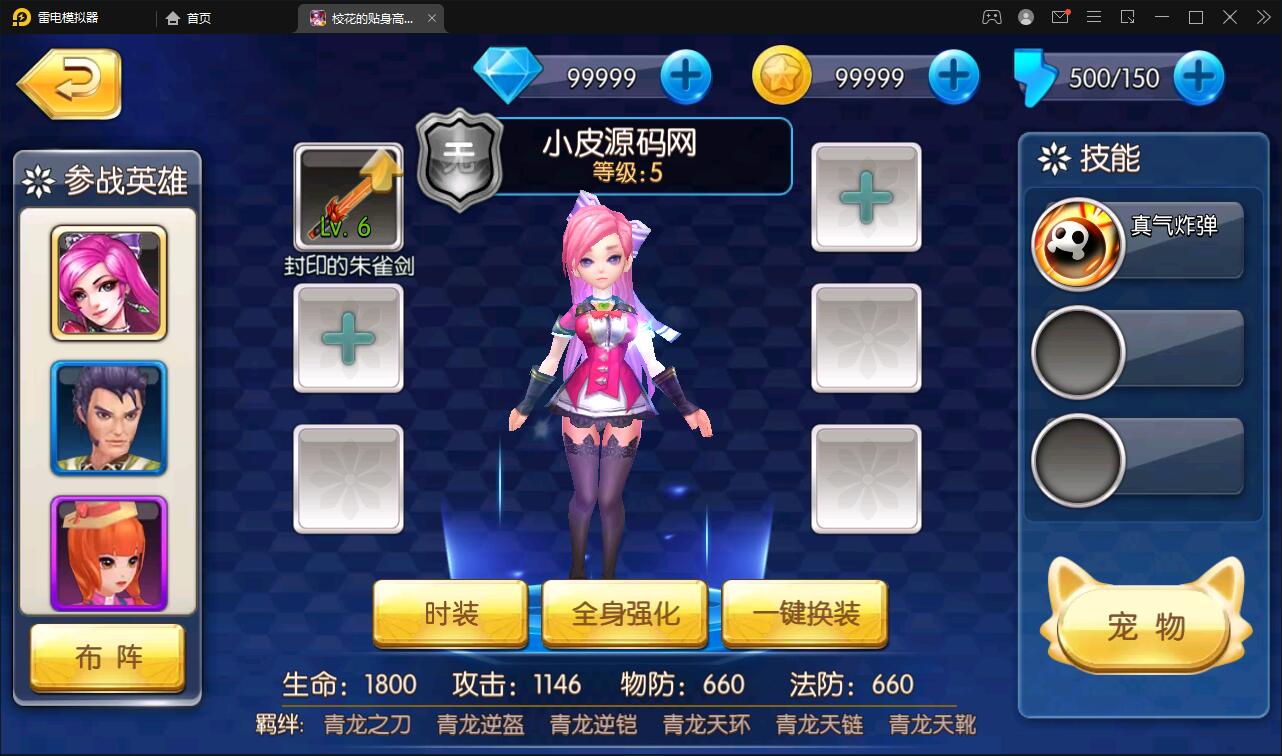Image resolution: width=1282 pixels, height=756 pixels.
Task: Switch to the 首页 tab
Action: coord(186,17)
